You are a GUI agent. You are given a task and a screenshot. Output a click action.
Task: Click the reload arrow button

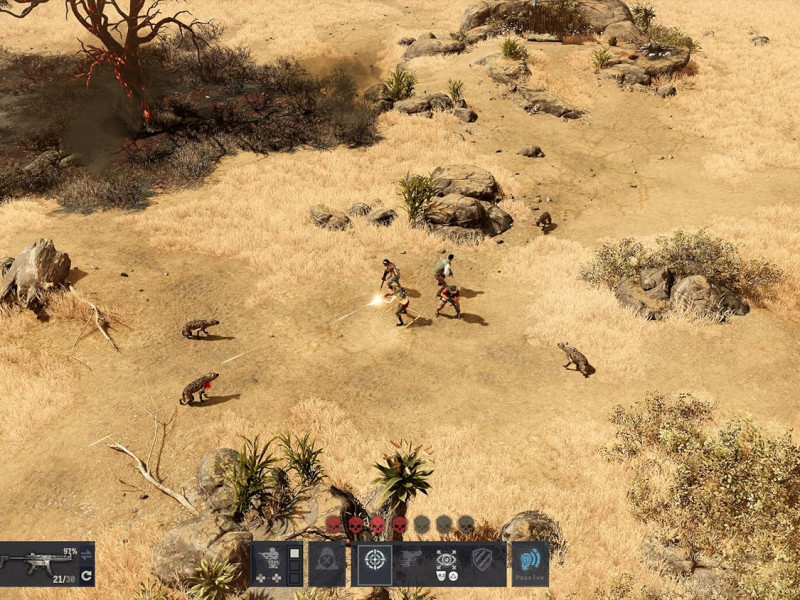click(86, 576)
